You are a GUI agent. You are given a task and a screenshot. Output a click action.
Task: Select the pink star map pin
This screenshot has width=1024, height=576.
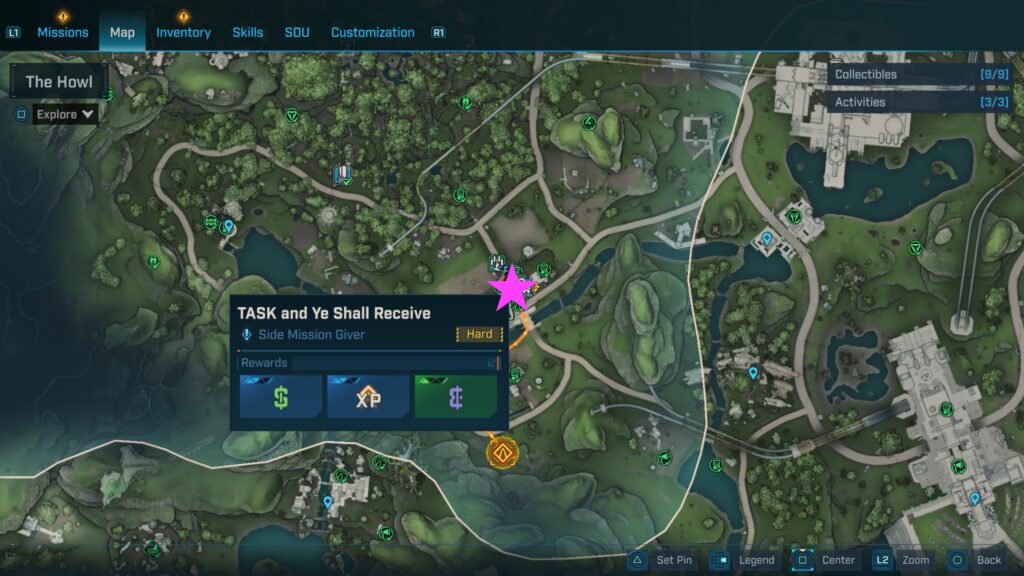[x=512, y=288]
